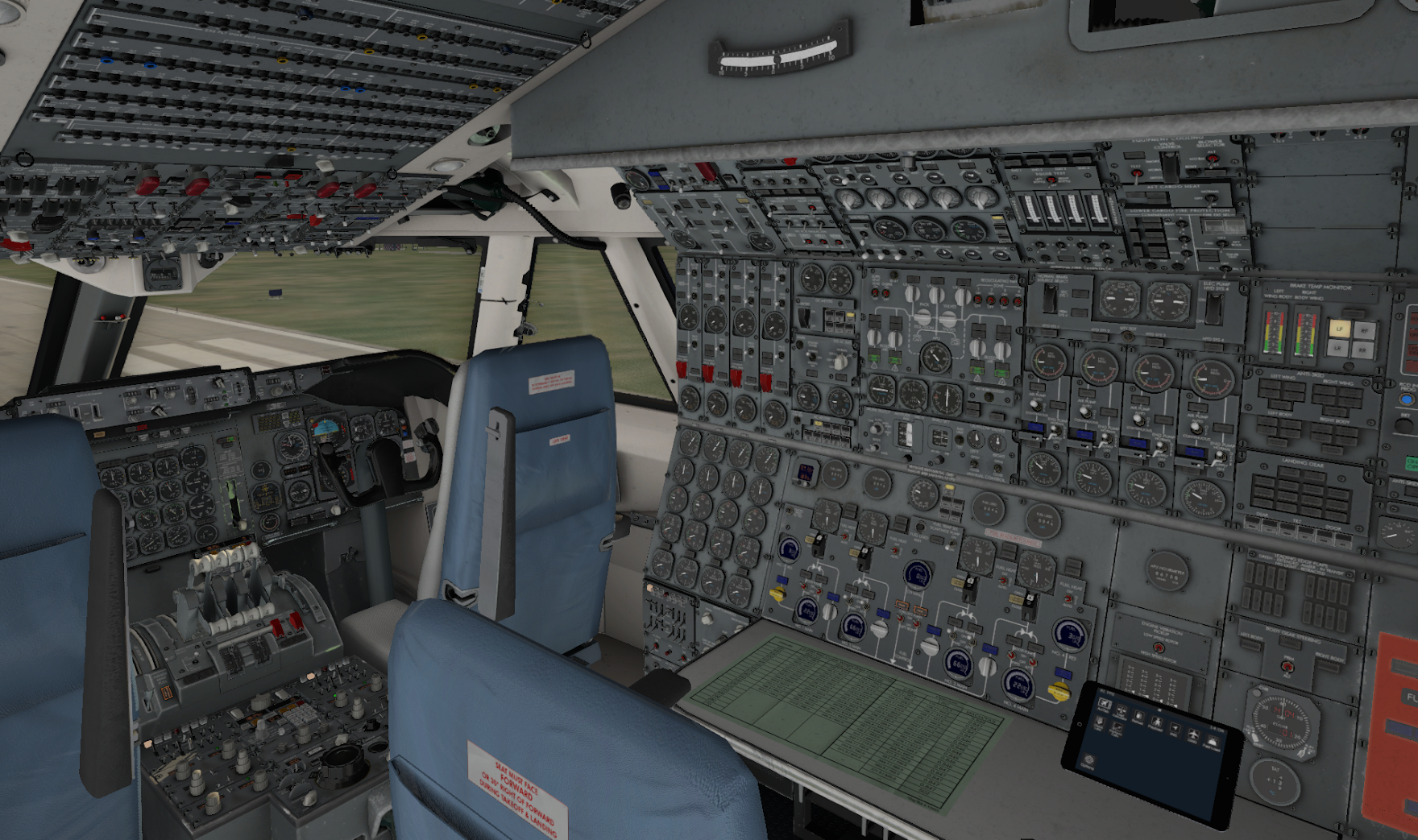1418x840 pixels.
Task: Tap the cloud icon app on the tablet
Action: click(1213, 742)
